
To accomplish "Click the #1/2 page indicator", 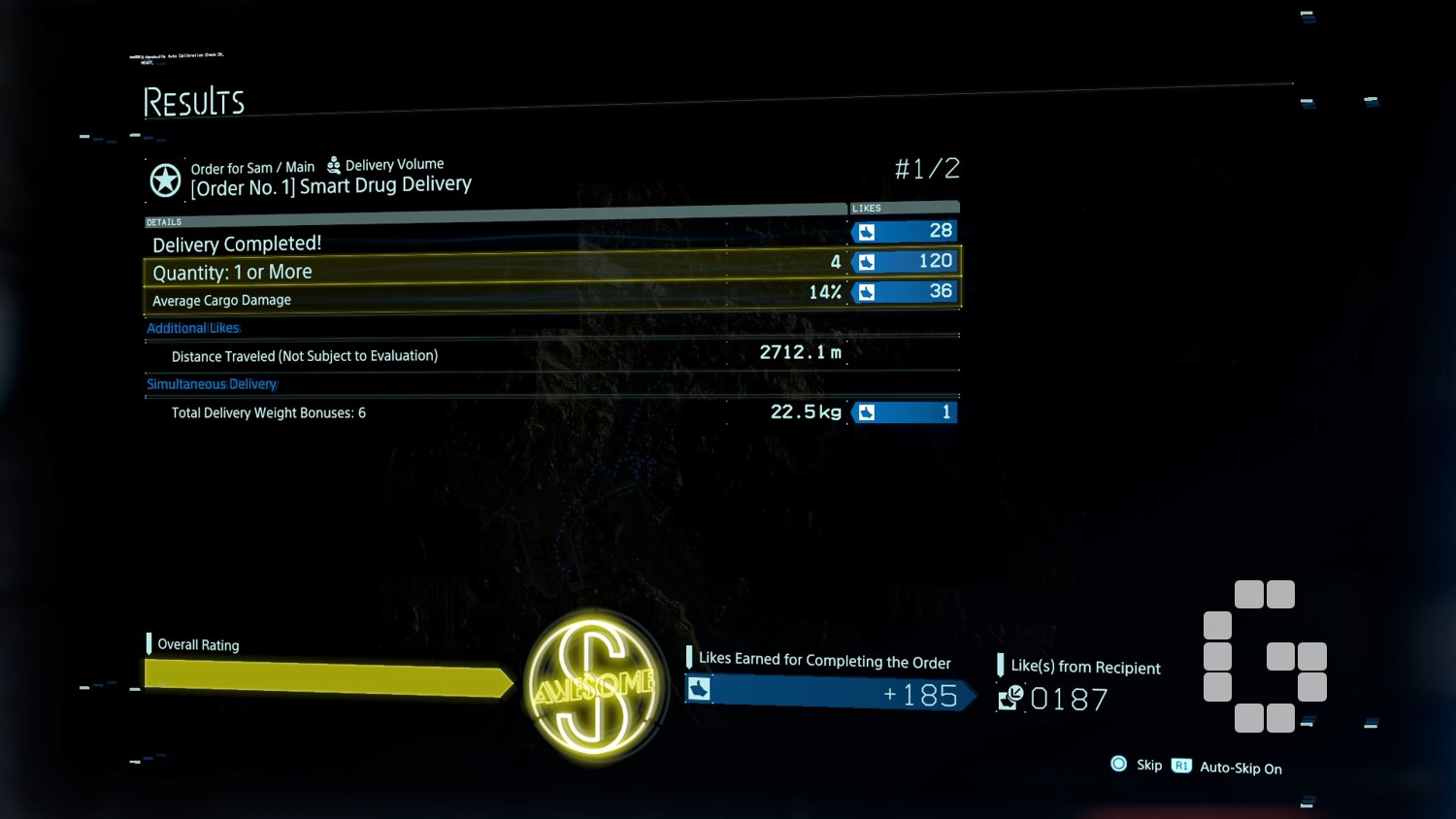I will click(927, 168).
